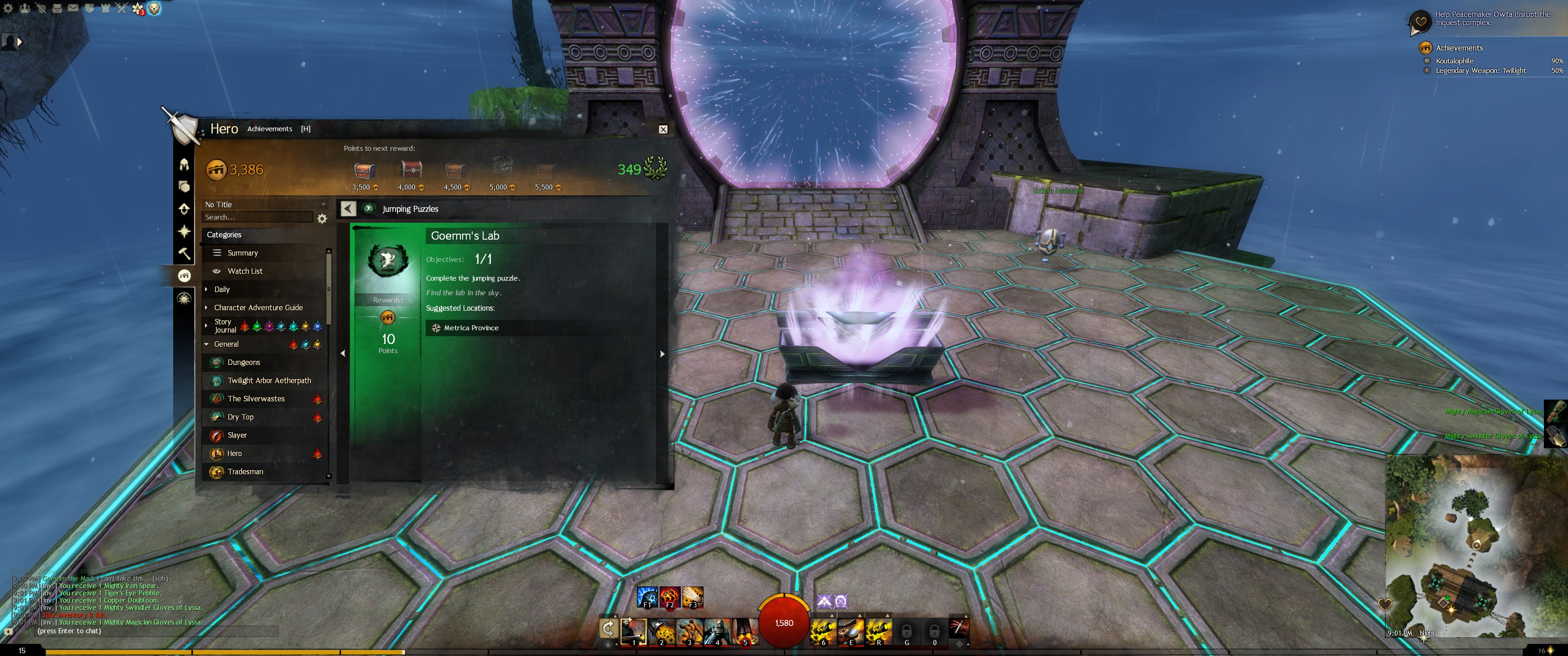Screen dimensions: 1568x656
Task: Click the achievement Search field
Action: pos(257,217)
